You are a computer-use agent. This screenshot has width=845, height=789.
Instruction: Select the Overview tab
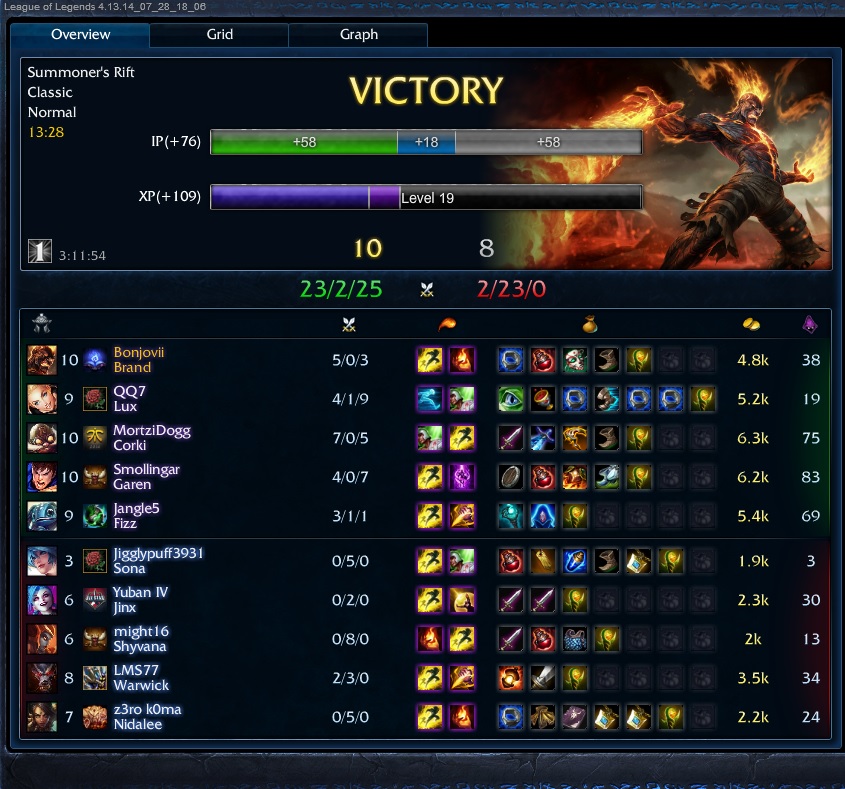80,34
